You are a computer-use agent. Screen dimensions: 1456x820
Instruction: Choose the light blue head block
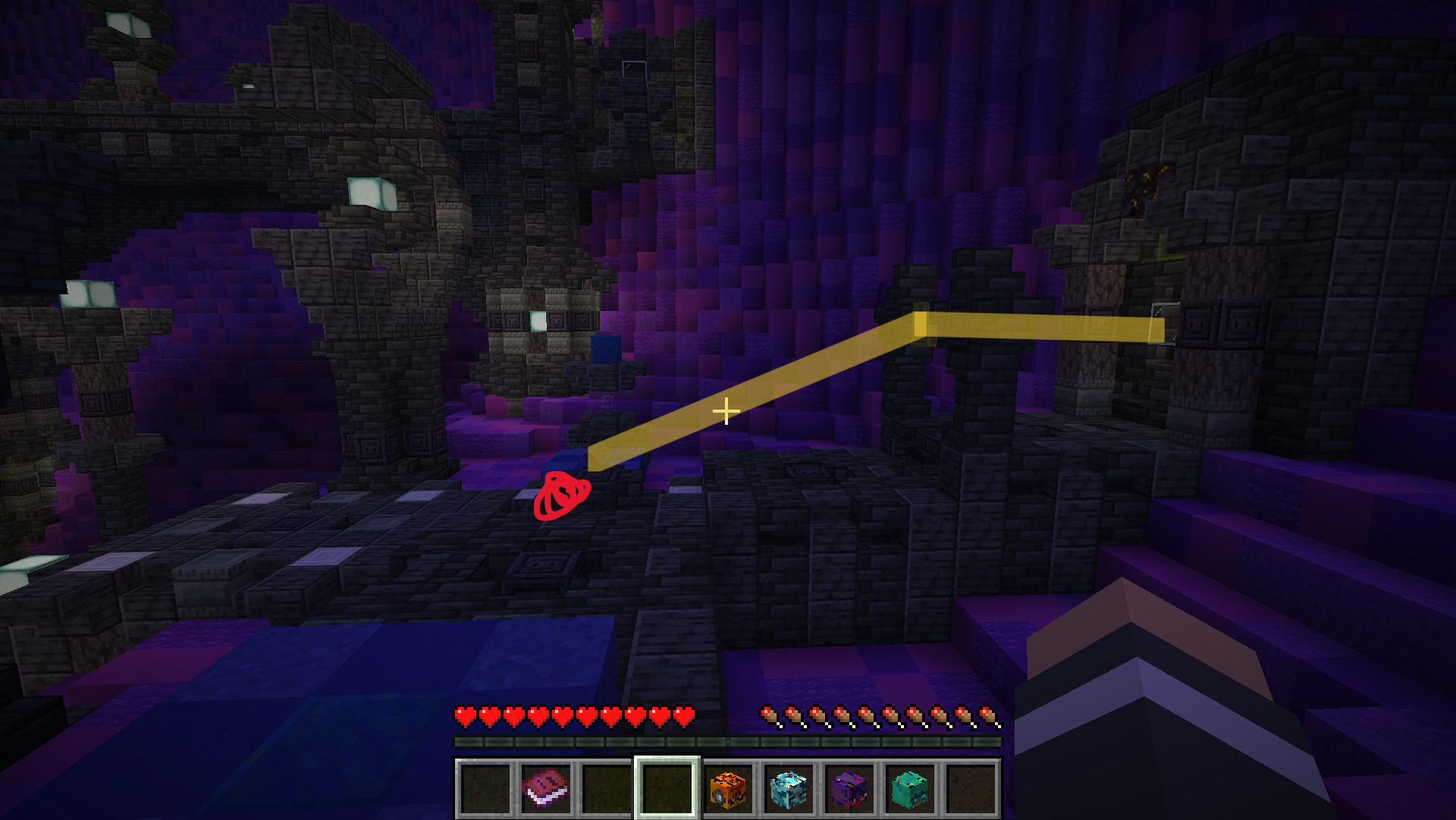click(789, 789)
